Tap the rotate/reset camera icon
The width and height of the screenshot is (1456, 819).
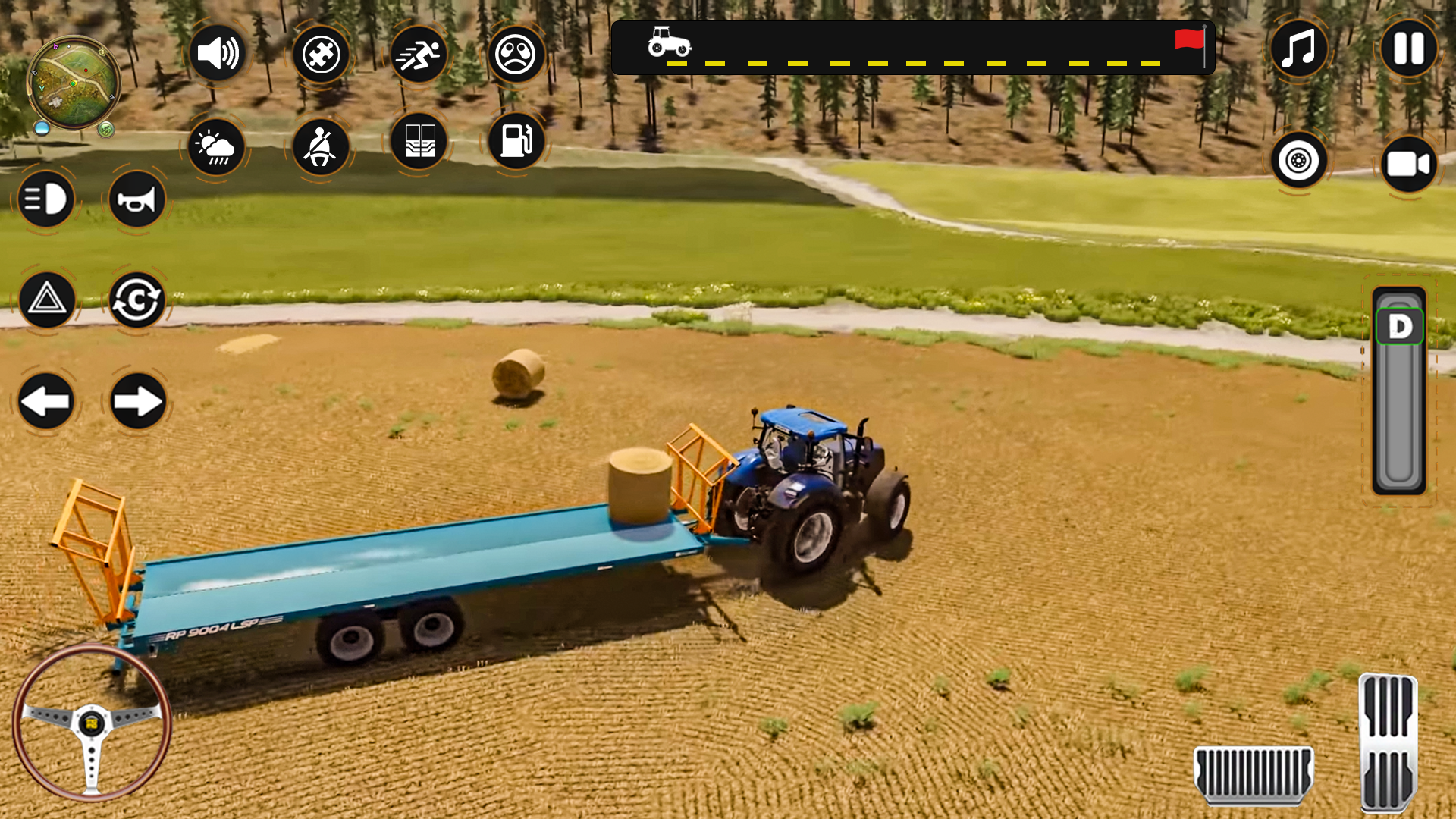[136, 300]
